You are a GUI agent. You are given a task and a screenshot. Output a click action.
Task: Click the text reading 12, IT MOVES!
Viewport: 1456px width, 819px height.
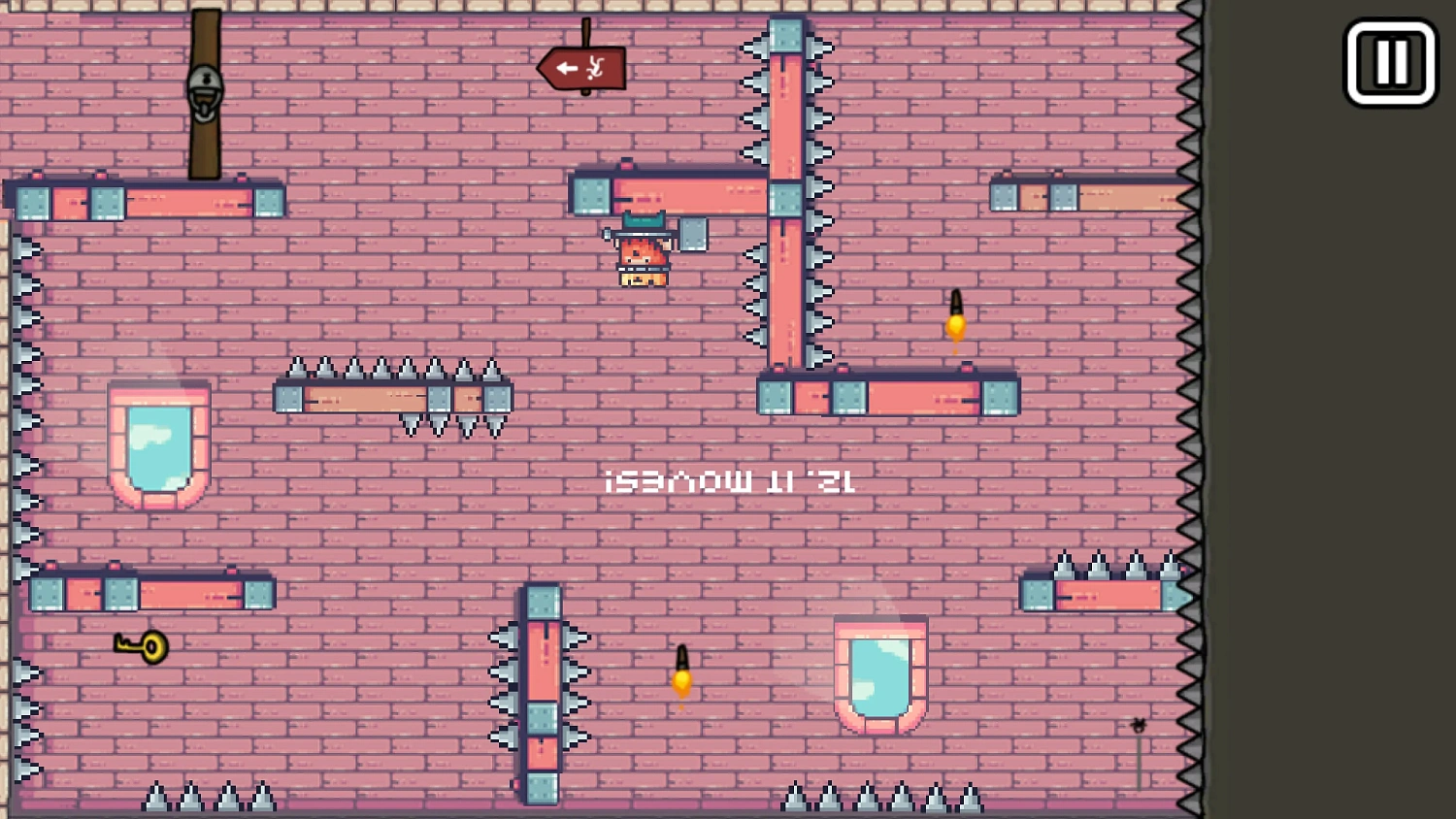click(x=730, y=479)
